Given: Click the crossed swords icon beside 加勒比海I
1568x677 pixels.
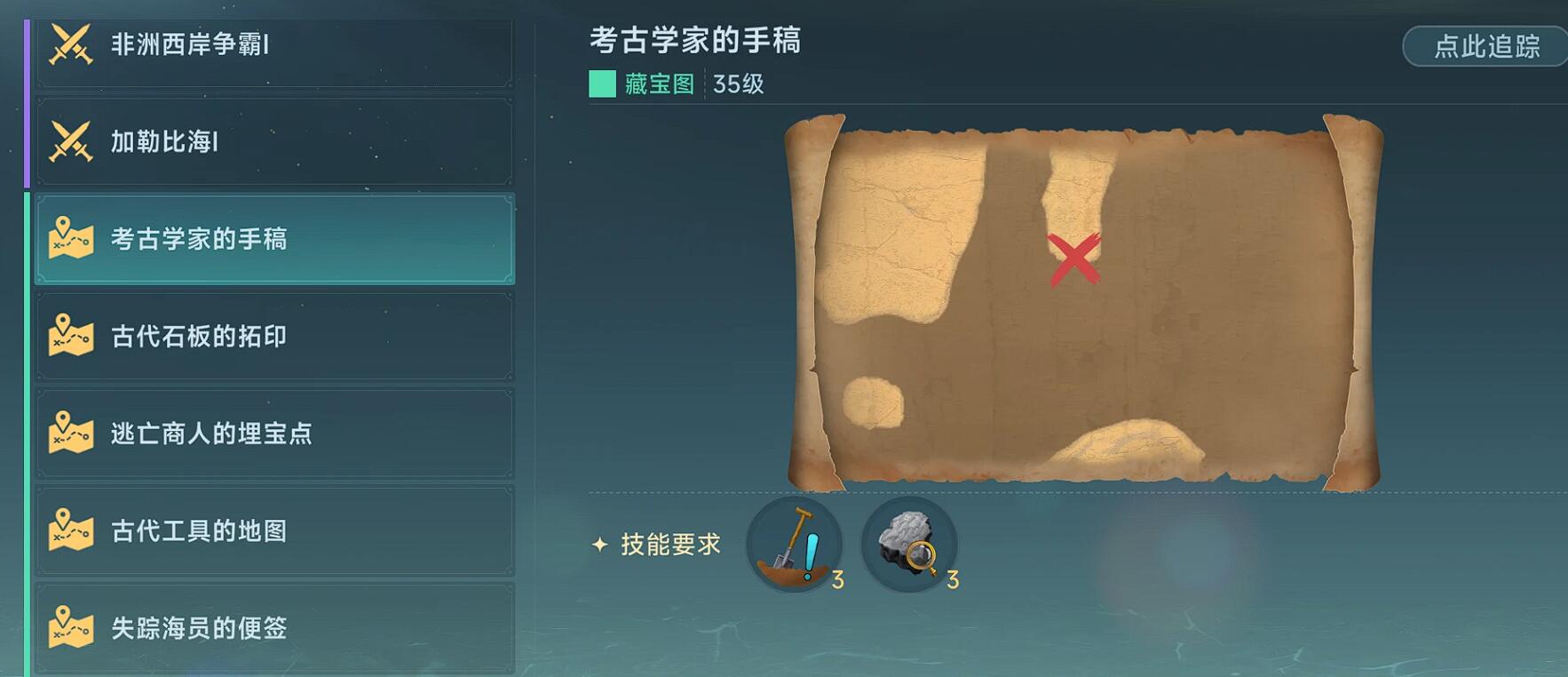Looking at the screenshot, I should coord(69,140).
